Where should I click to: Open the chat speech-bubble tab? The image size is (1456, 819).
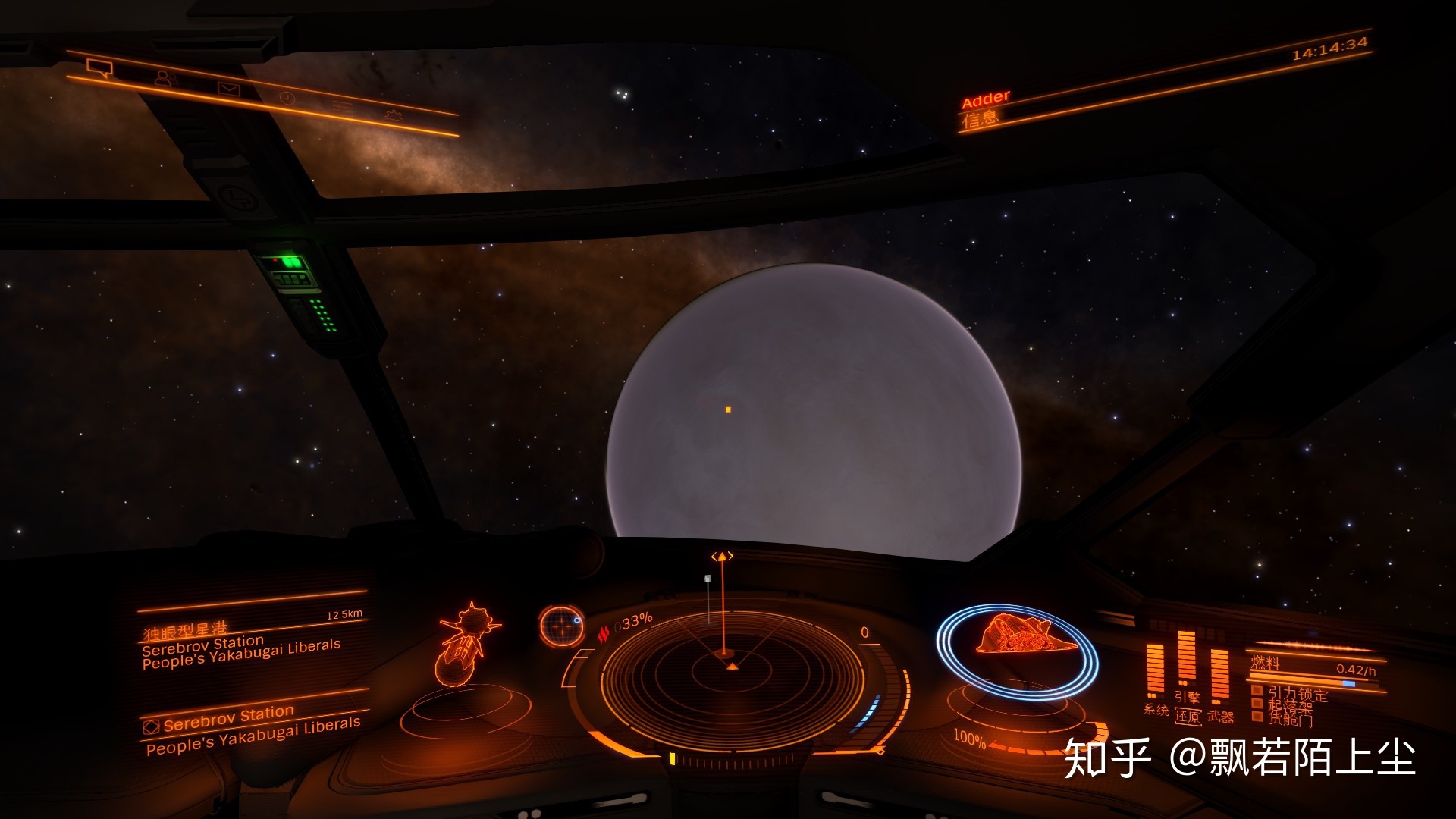pyautogui.click(x=99, y=69)
